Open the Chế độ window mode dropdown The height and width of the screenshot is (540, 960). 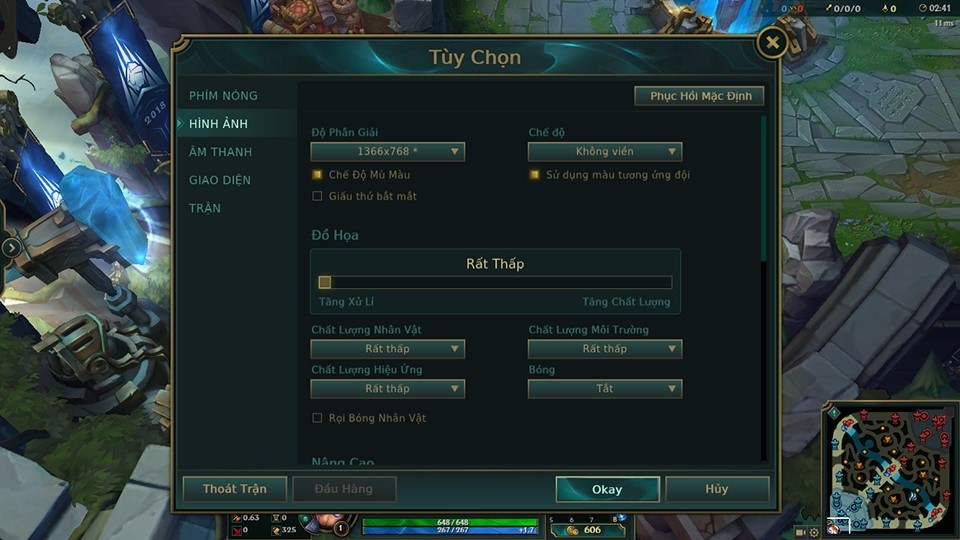click(x=605, y=152)
